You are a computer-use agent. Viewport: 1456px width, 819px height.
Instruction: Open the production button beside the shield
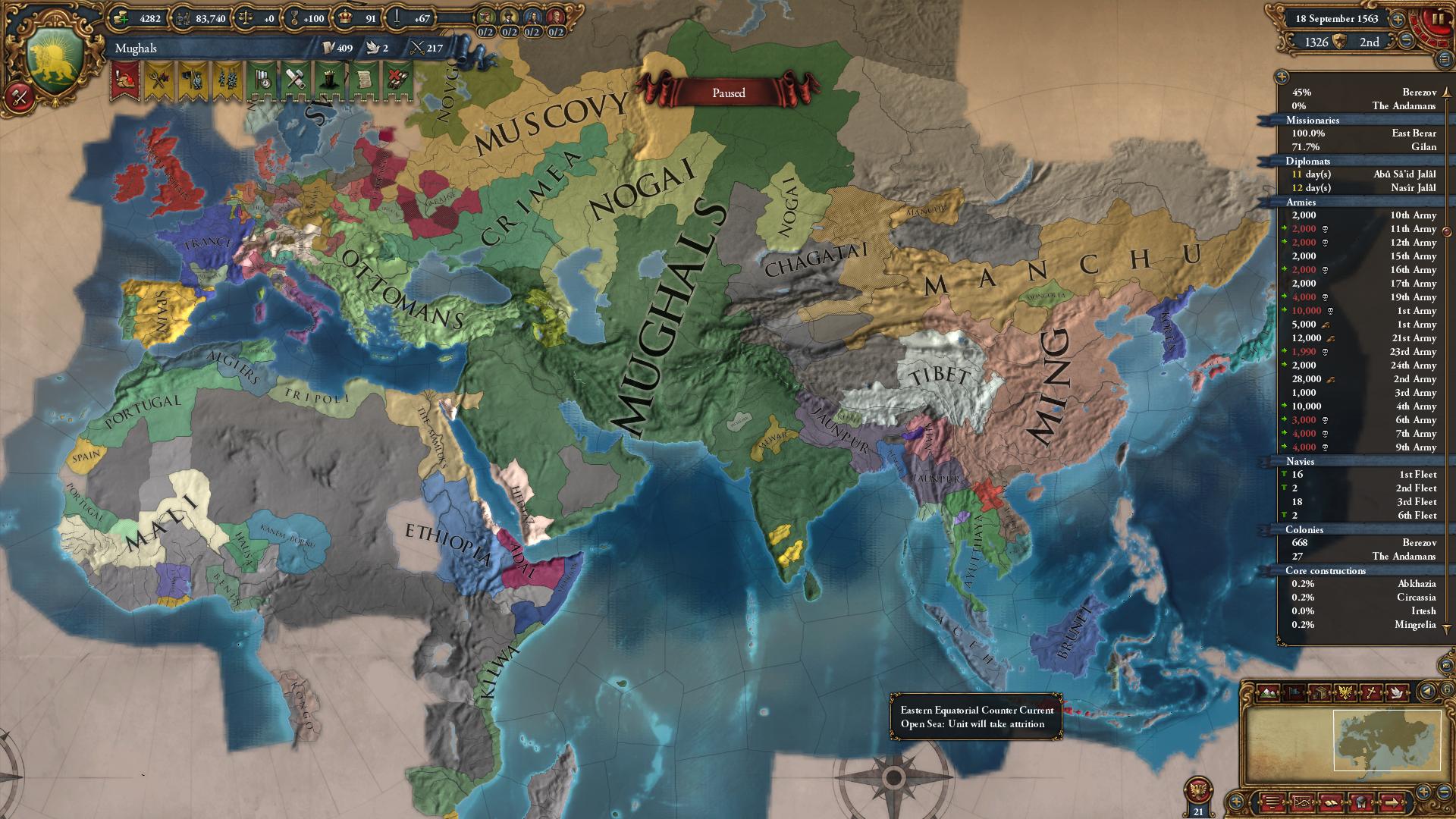[20, 96]
